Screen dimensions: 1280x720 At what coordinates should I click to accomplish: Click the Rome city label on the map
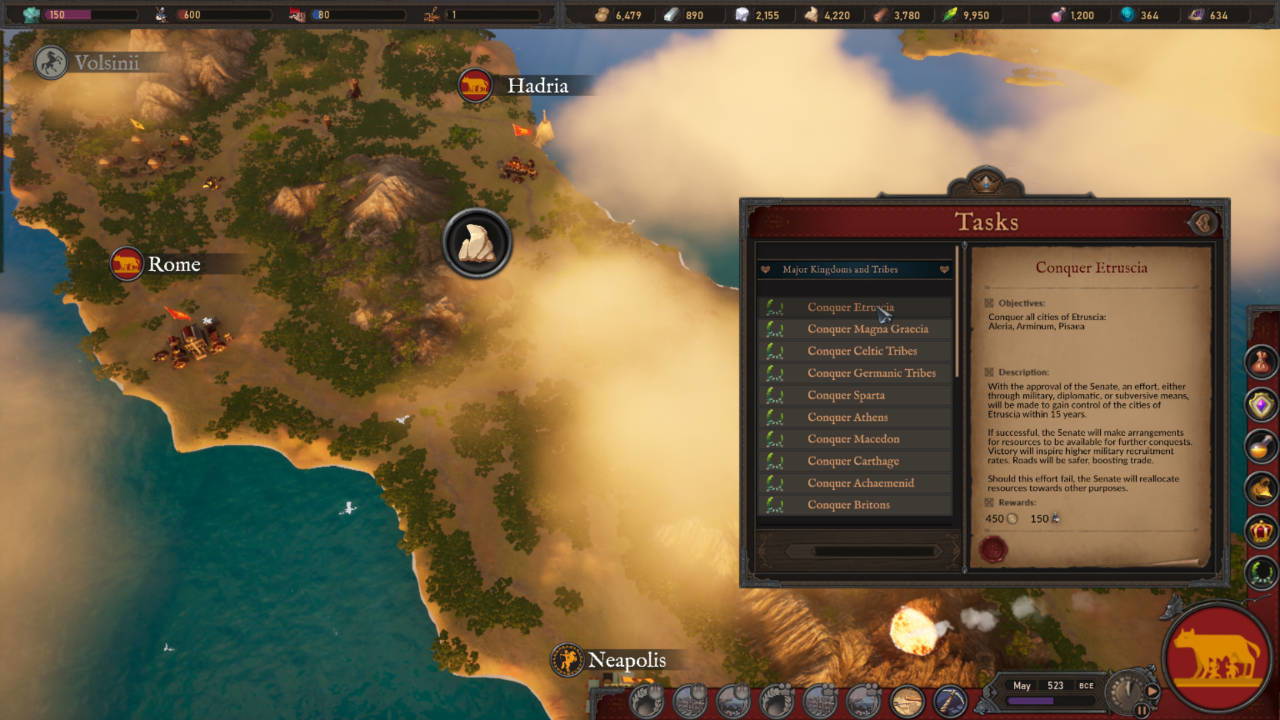click(x=173, y=264)
